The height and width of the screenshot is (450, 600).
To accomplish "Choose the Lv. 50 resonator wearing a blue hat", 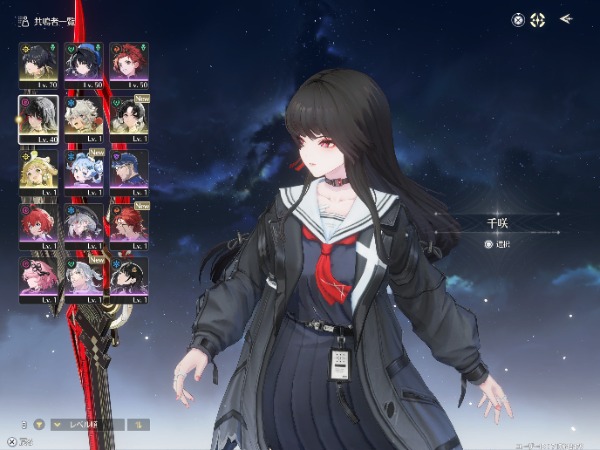I will click(x=84, y=61).
